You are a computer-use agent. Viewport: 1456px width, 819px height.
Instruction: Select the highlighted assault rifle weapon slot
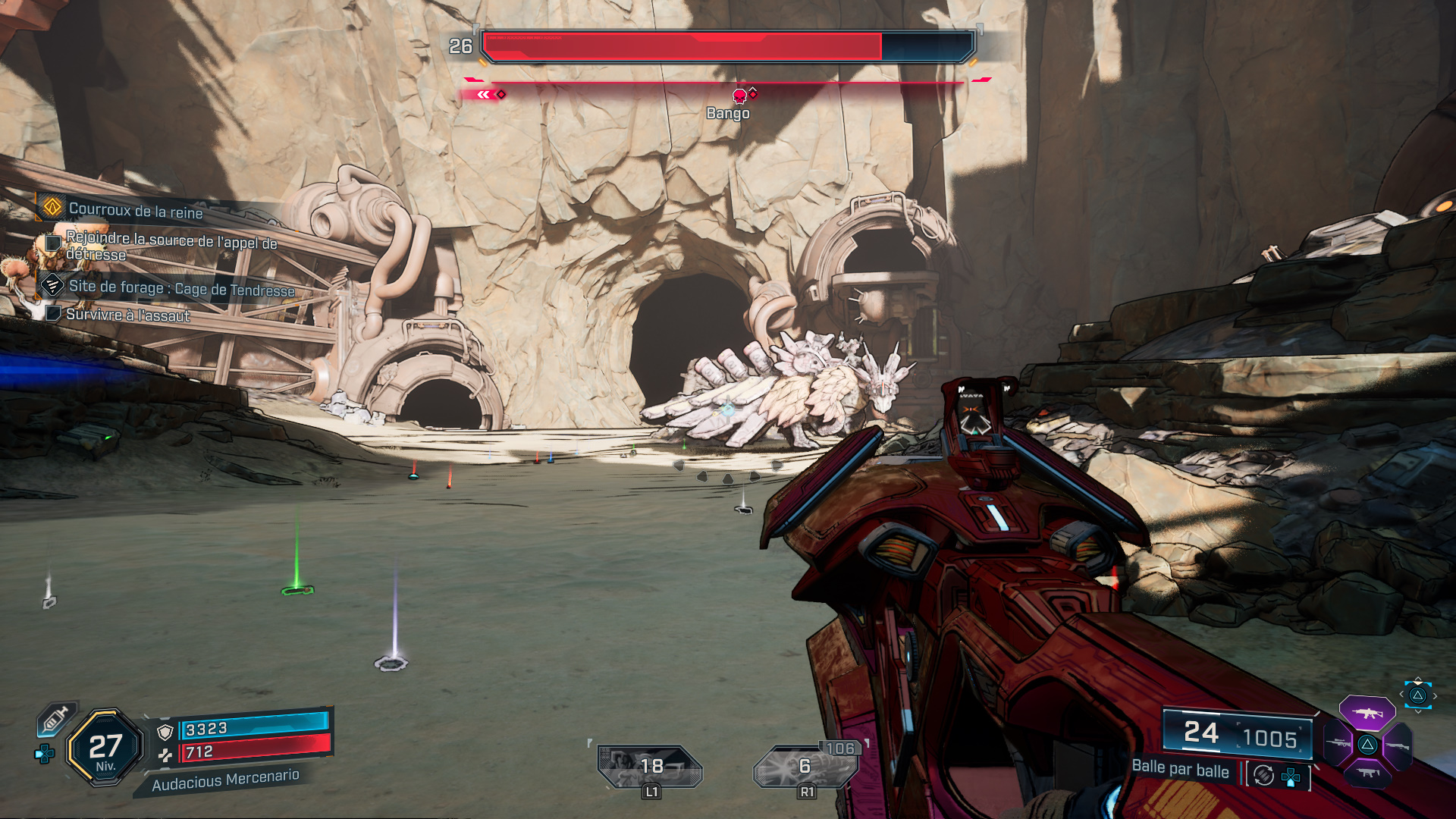tap(1367, 714)
